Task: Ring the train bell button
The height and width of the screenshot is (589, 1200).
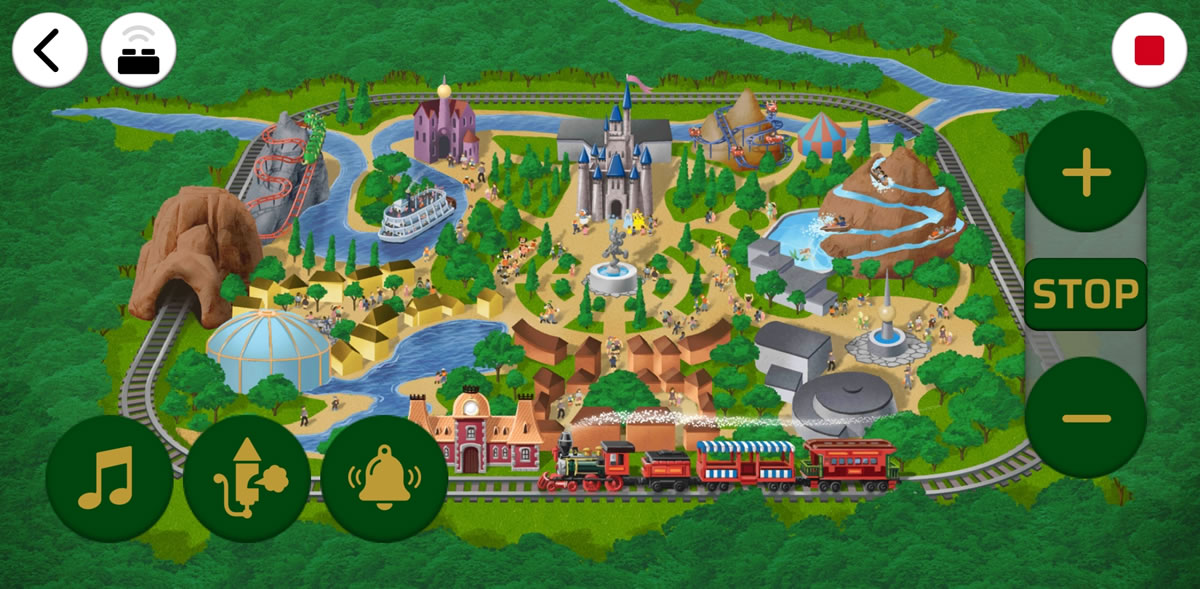Action: (384, 480)
